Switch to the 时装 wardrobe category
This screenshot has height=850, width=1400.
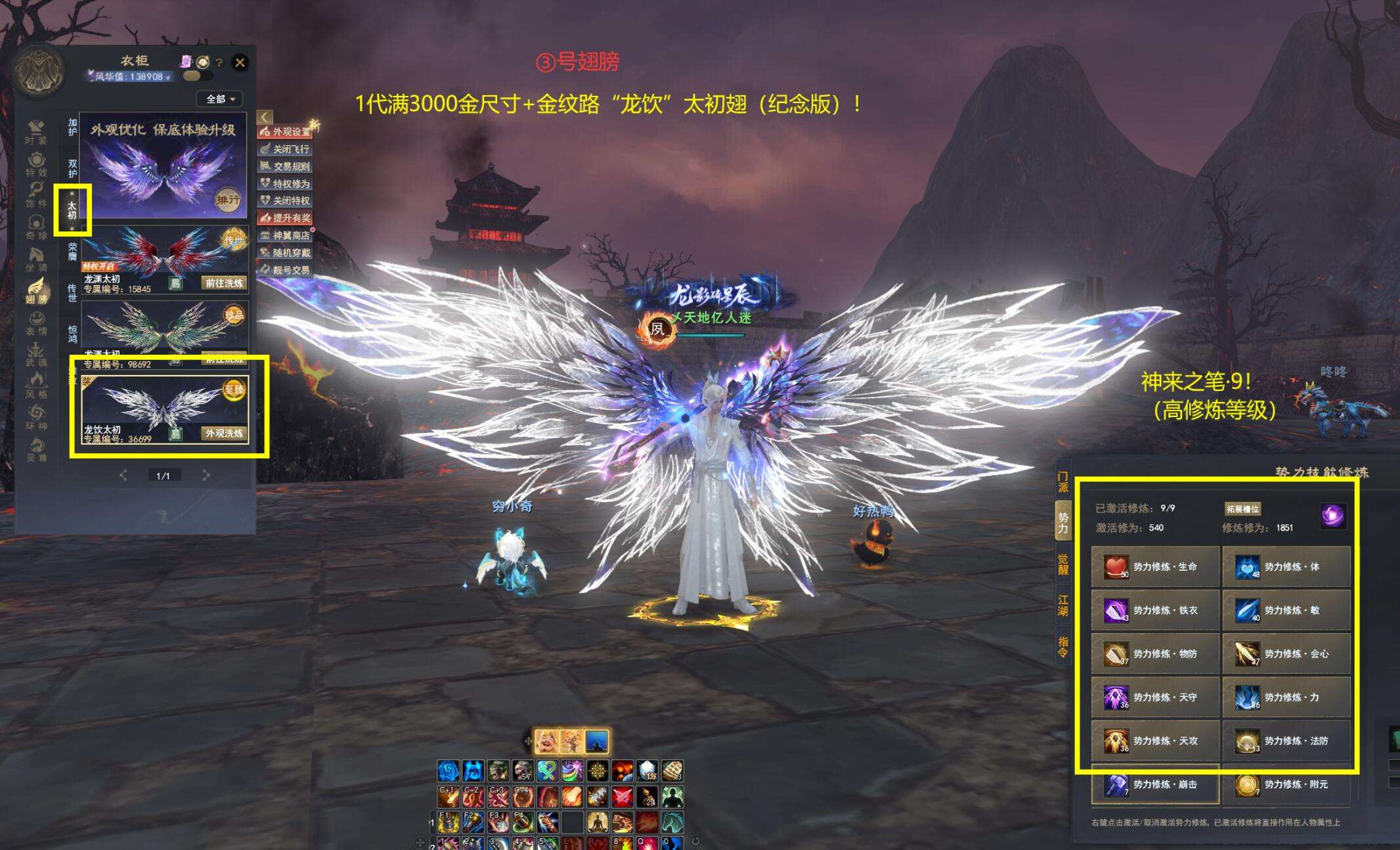(x=36, y=131)
